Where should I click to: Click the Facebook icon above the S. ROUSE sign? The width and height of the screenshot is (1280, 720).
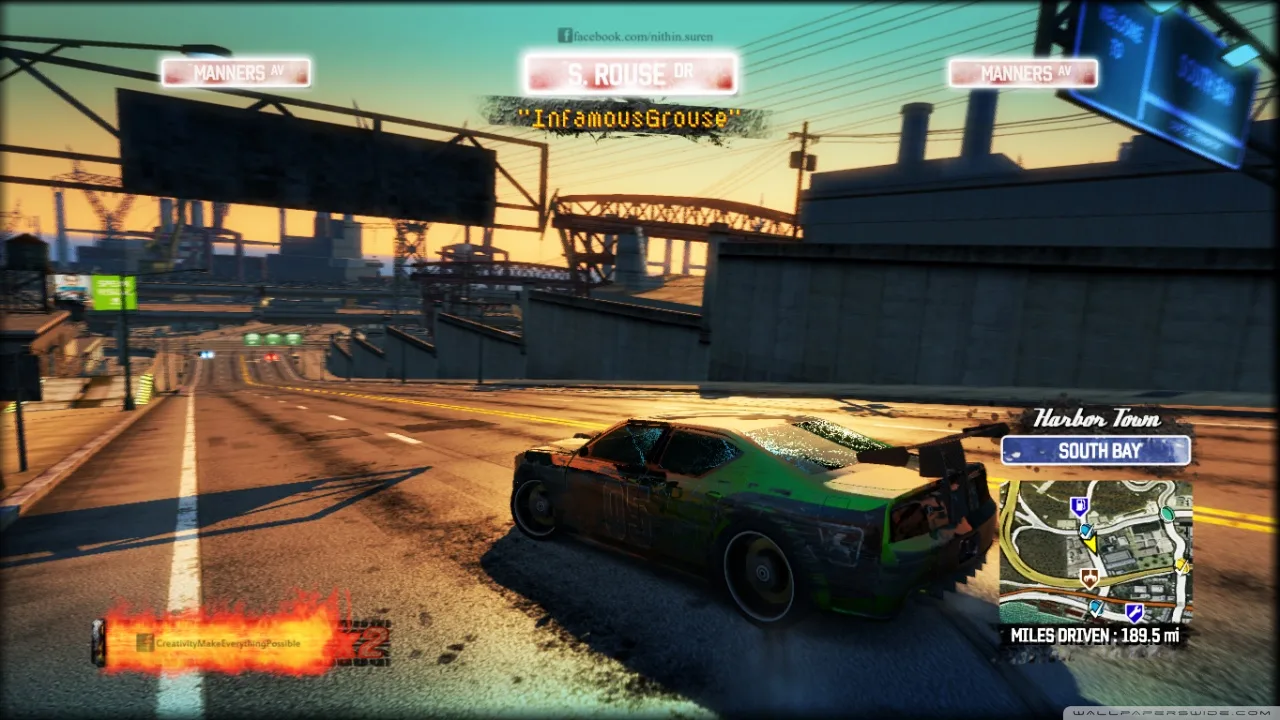(563, 35)
